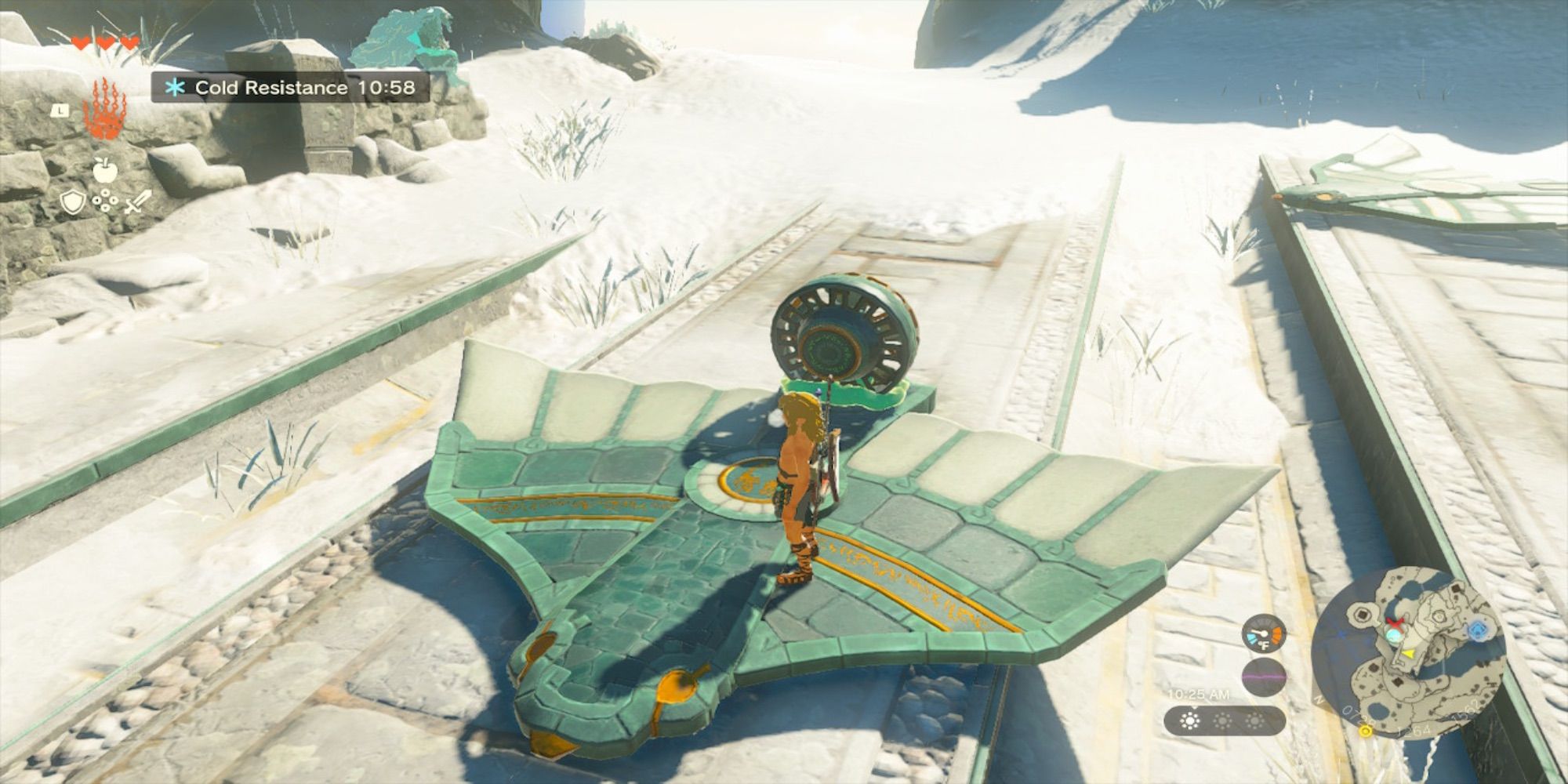This screenshot has width=1568, height=784.
Task: Select the 10:25 AM clock display
Action: [x=1199, y=695]
